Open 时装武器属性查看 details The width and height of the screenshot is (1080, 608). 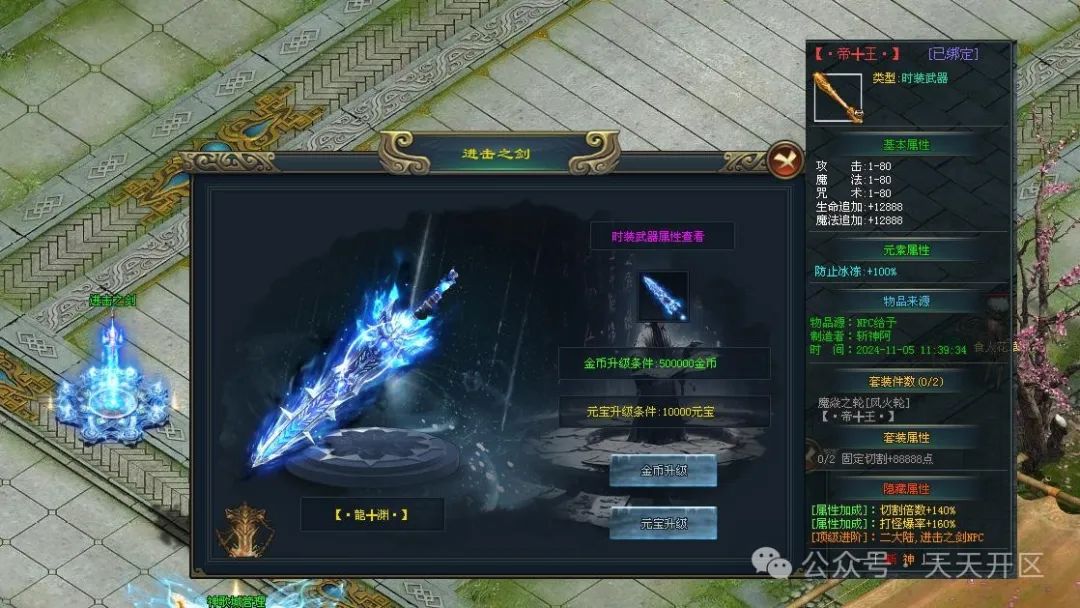661,236
